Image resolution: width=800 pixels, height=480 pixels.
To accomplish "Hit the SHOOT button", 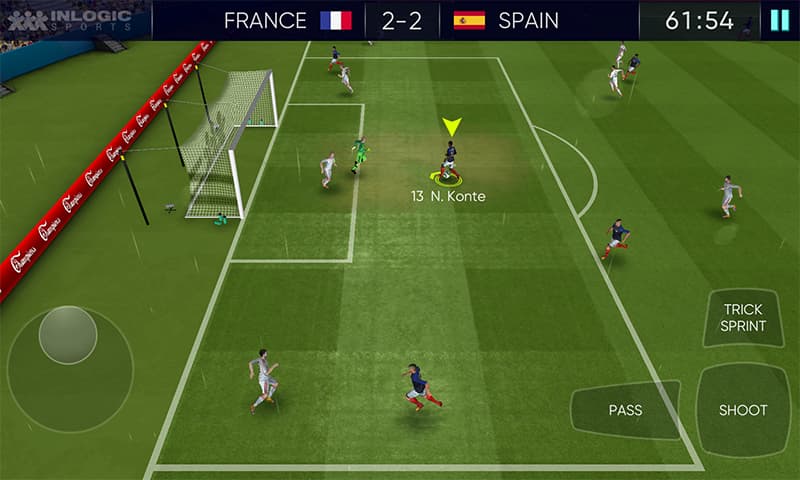I will click(743, 410).
